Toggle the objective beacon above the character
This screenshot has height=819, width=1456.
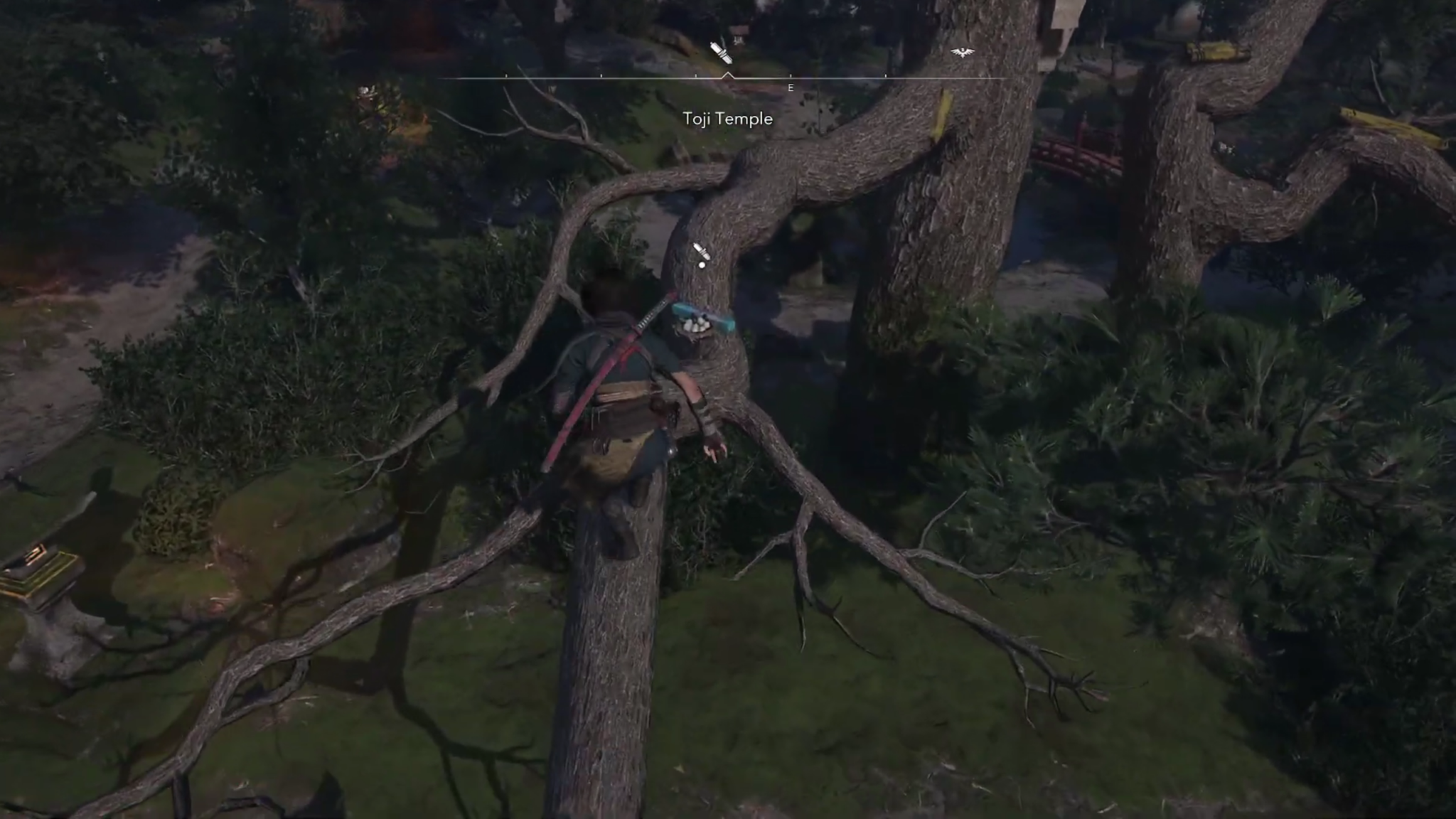[702, 251]
